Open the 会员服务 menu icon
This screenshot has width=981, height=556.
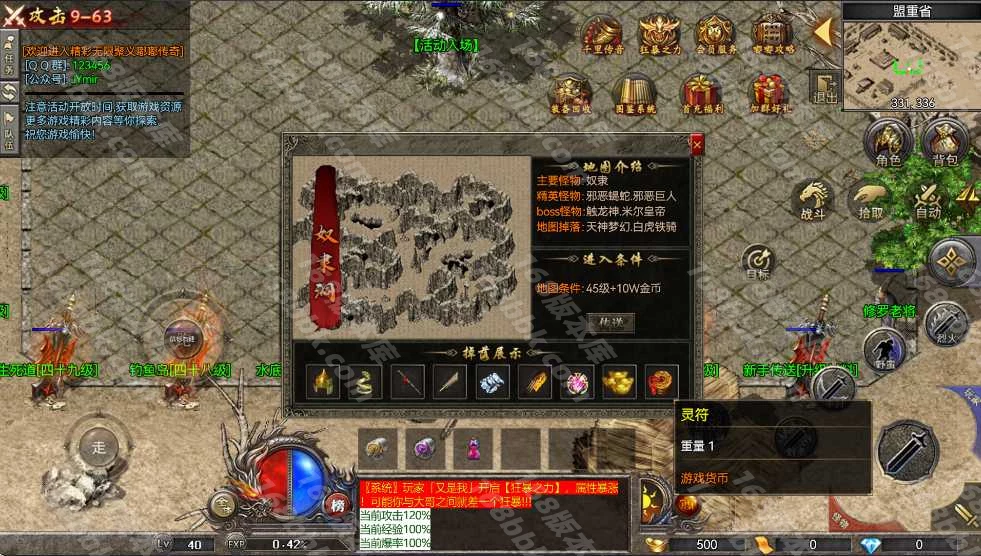point(715,33)
